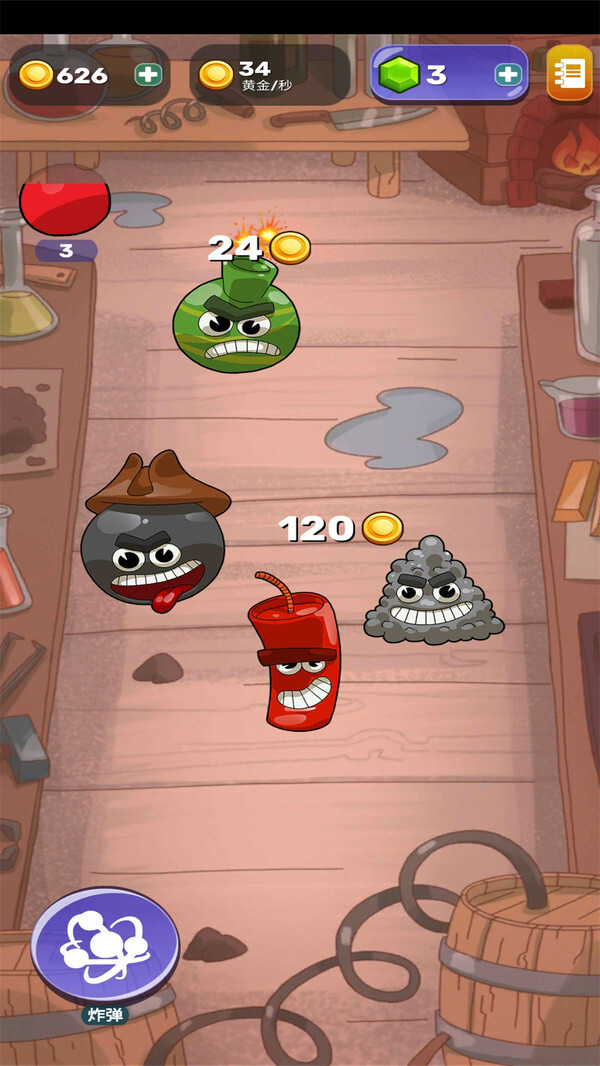Add more green gems with plus button
This screenshot has width=600, height=1066.
pos(507,74)
